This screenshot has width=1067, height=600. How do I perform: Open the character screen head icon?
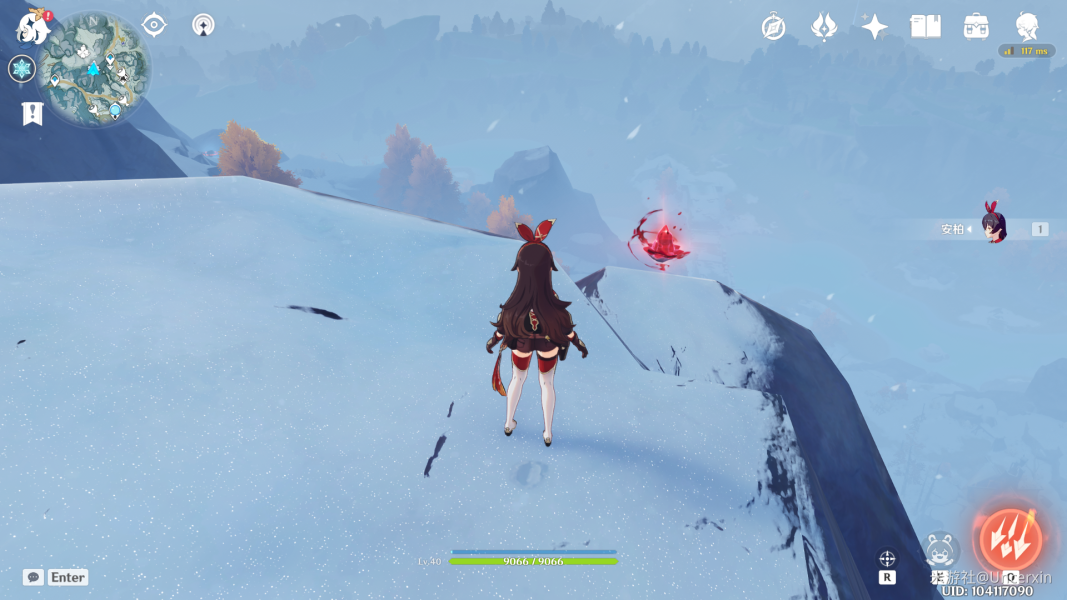tap(1026, 27)
